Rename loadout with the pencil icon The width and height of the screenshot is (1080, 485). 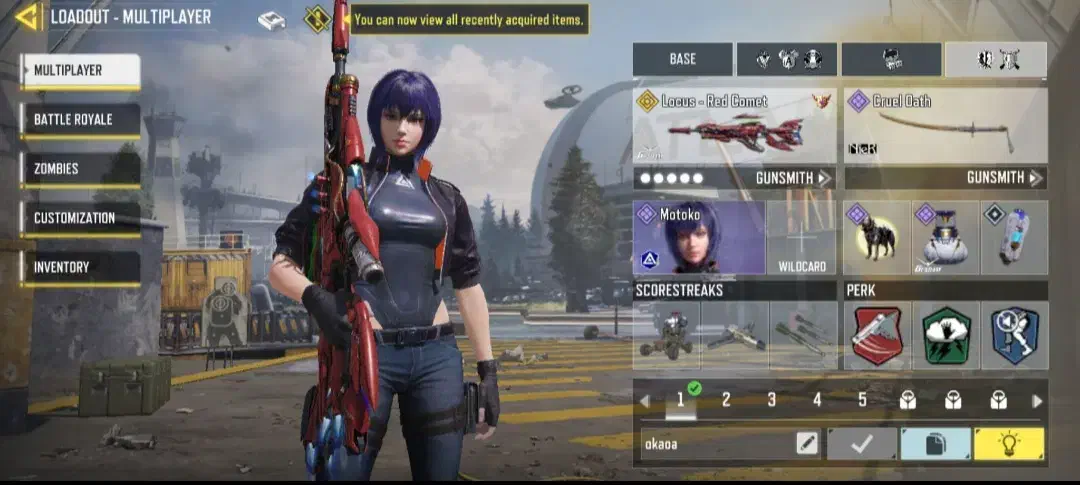click(807, 443)
